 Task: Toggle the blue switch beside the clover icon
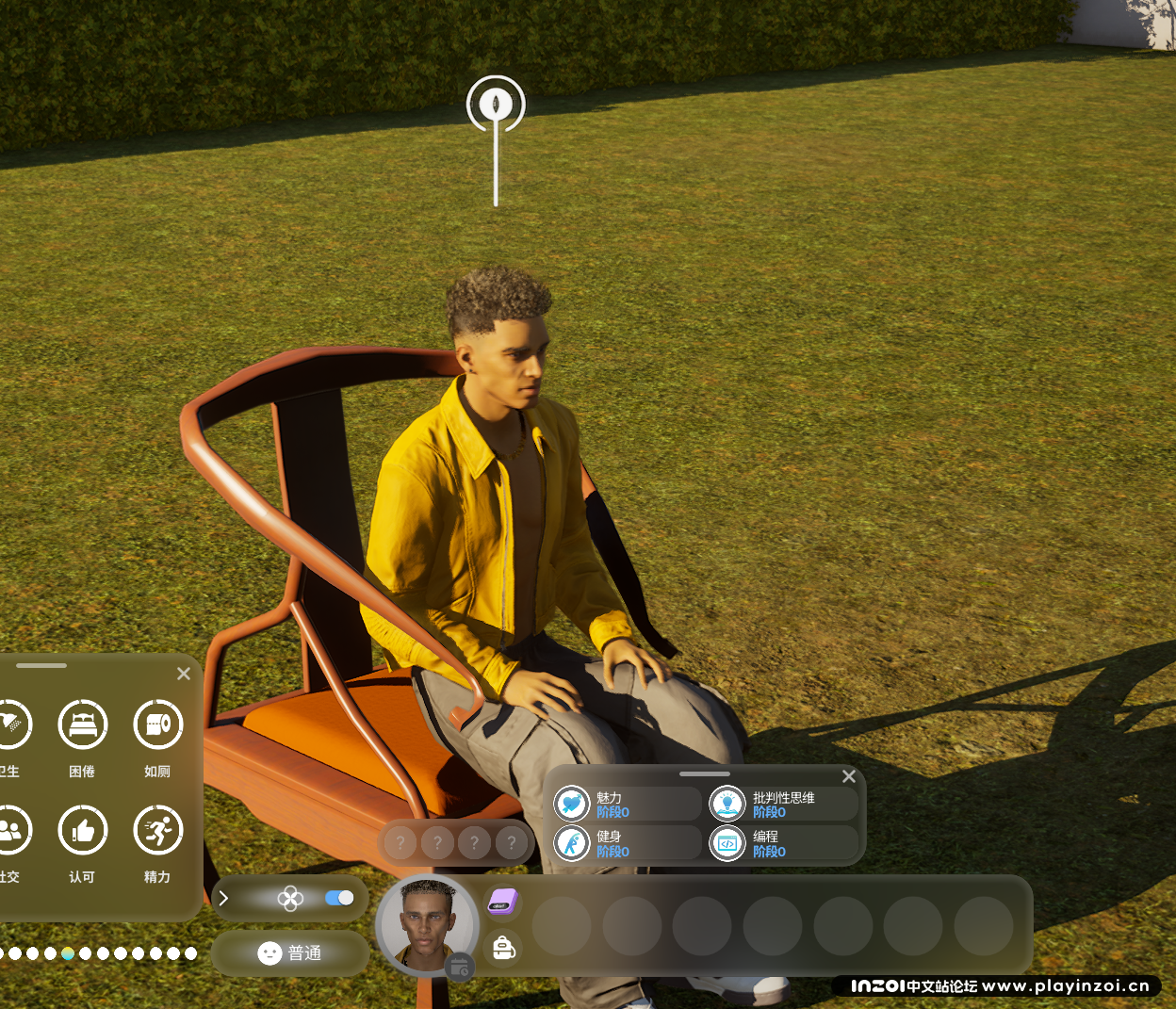coord(339,898)
